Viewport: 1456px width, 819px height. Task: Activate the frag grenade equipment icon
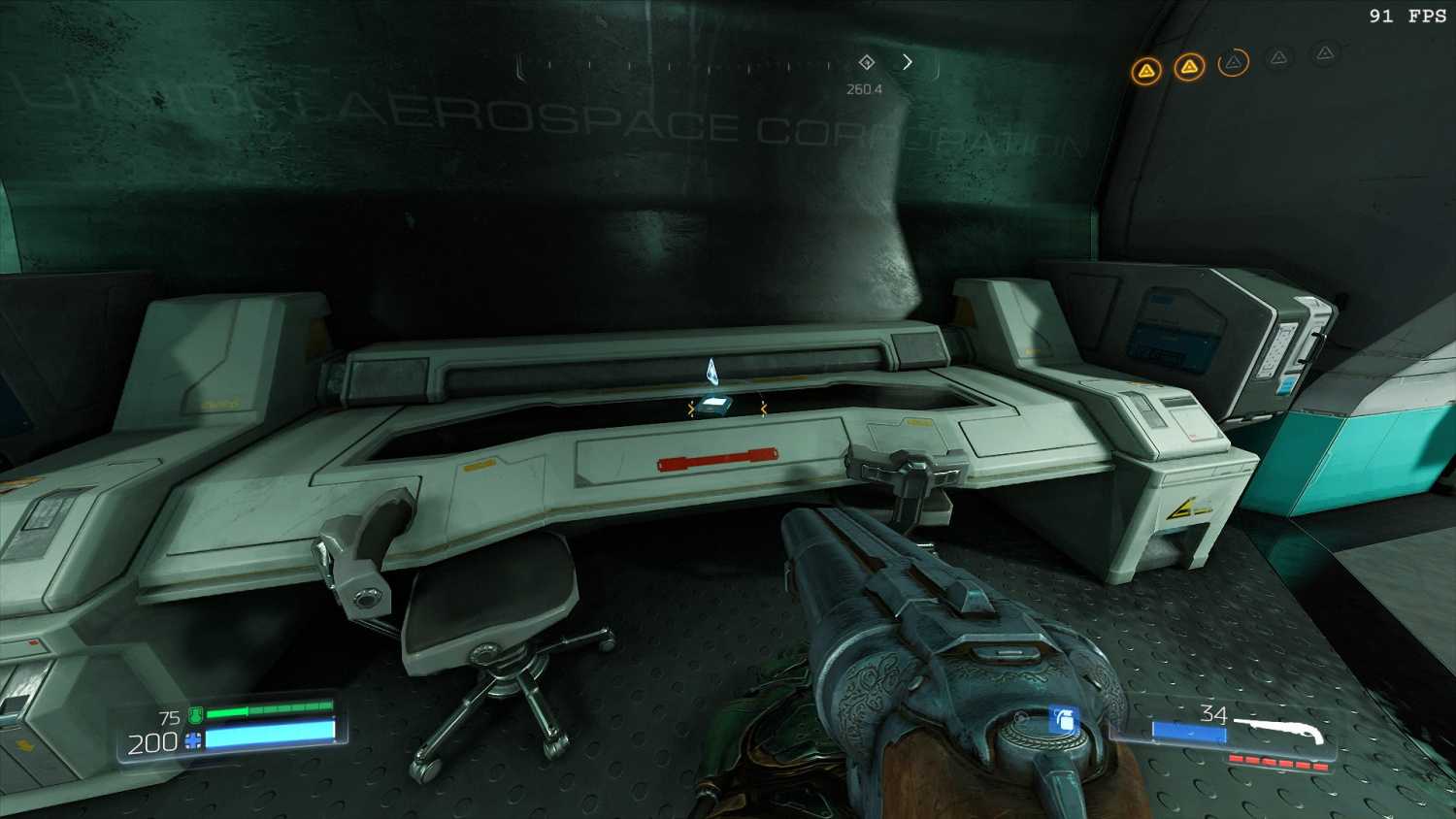tap(1063, 720)
